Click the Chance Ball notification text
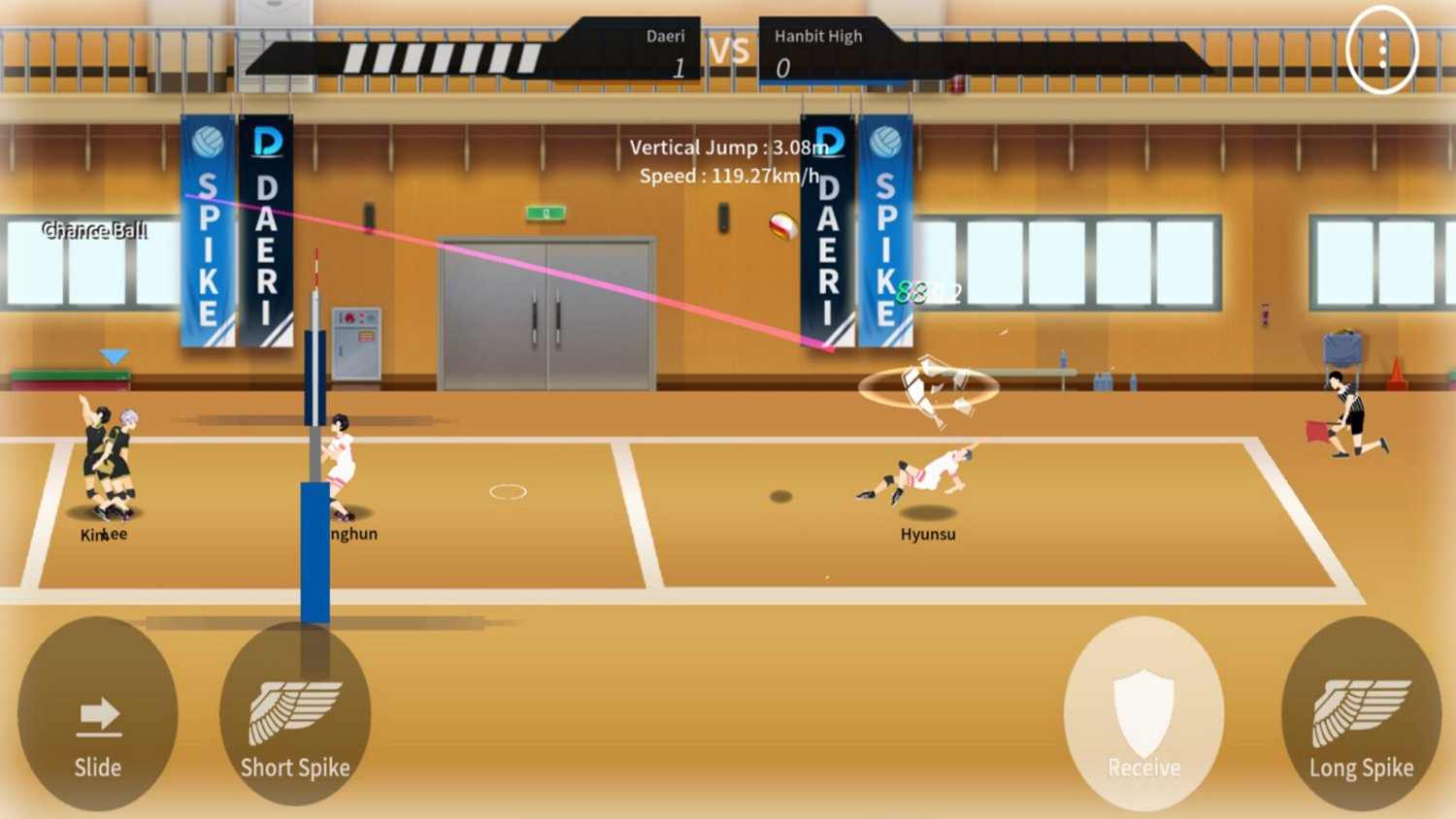The width and height of the screenshot is (1456, 819). [94, 230]
